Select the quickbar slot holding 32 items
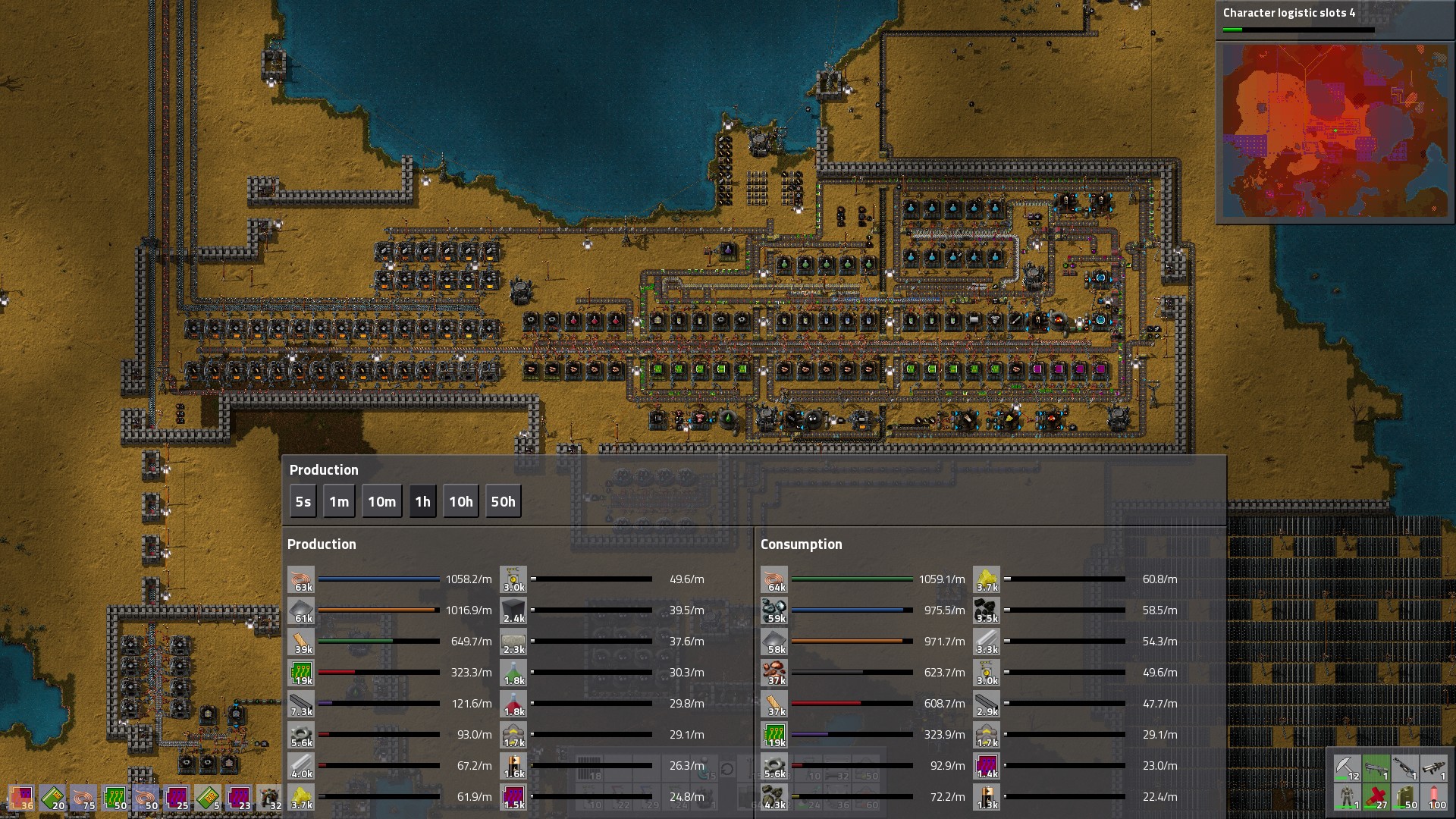The height and width of the screenshot is (819, 1456). [x=269, y=798]
